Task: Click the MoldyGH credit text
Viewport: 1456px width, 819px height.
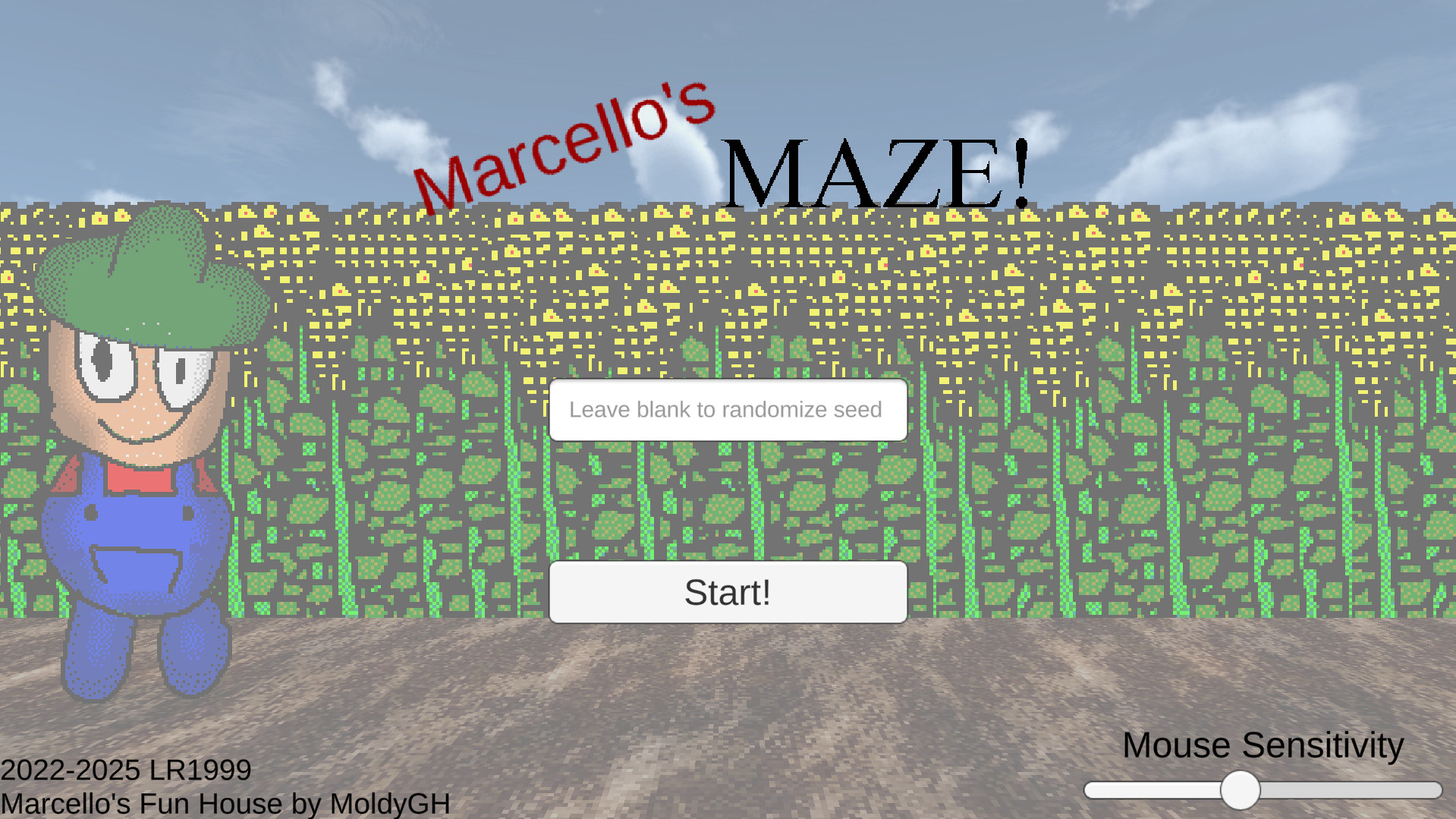Action: 224,803
